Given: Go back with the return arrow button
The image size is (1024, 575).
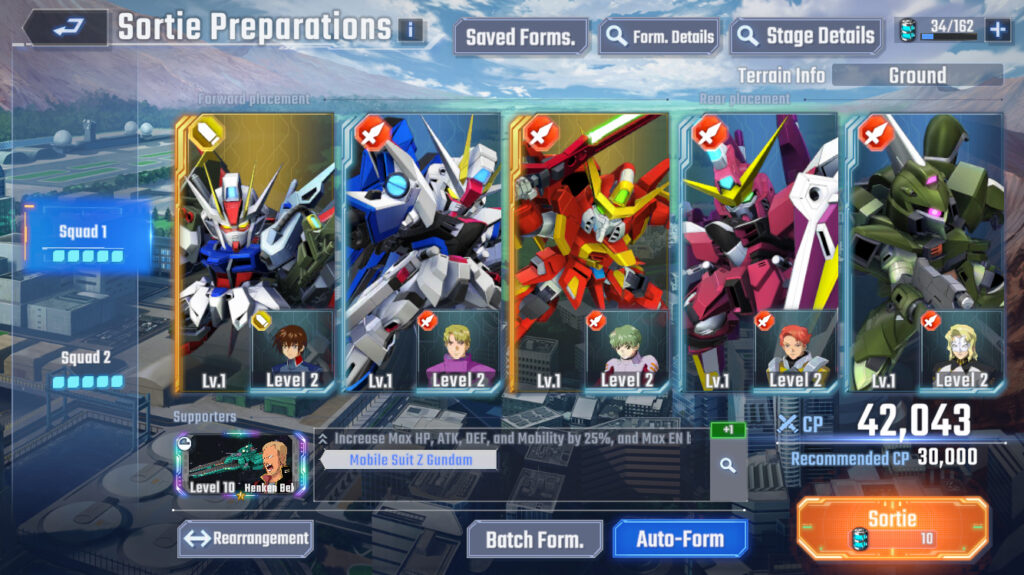Looking at the screenshot, I should pyautogui.click(x=65, y=27).
